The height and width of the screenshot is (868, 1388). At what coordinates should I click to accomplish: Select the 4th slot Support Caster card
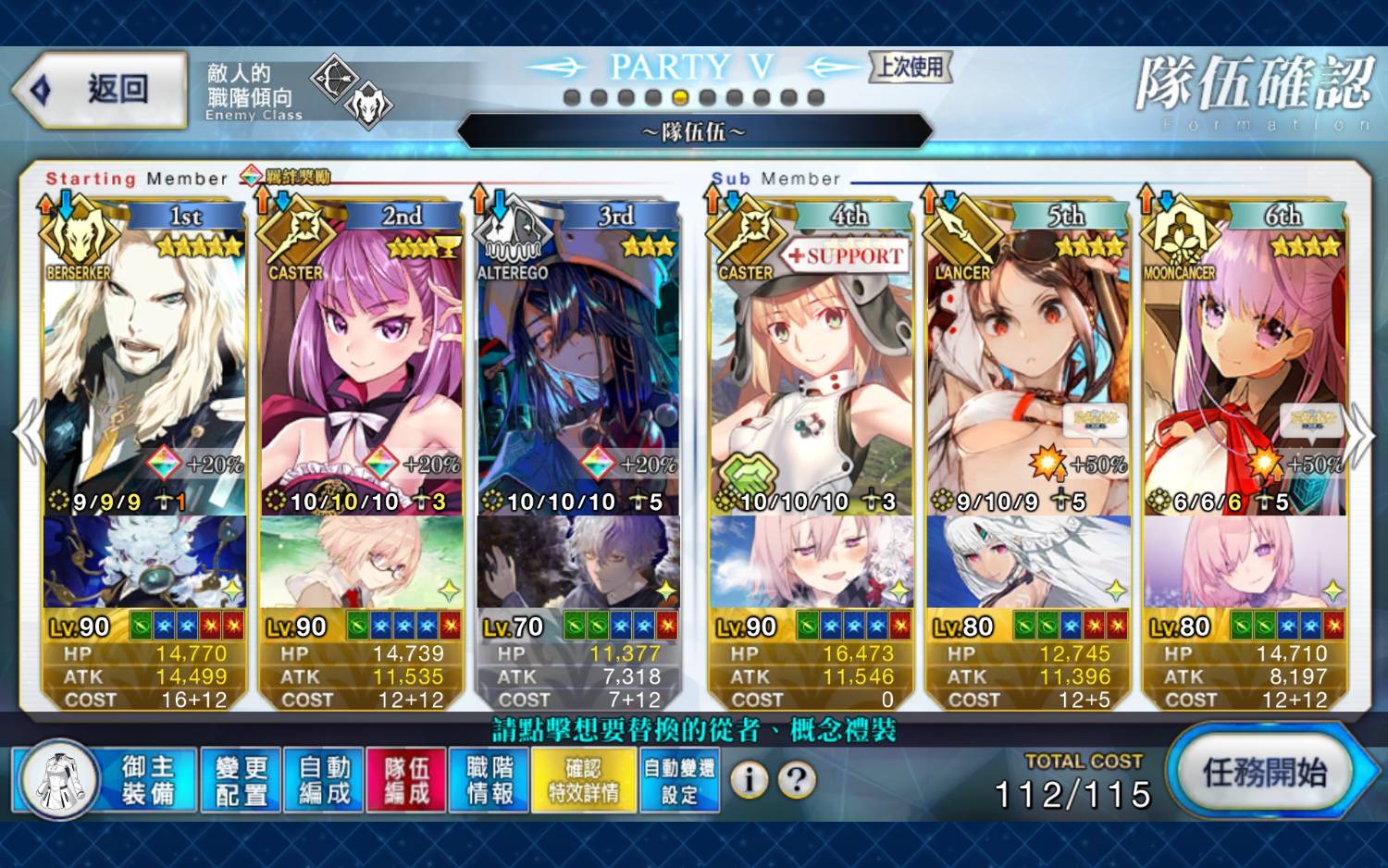pos(810,370)
